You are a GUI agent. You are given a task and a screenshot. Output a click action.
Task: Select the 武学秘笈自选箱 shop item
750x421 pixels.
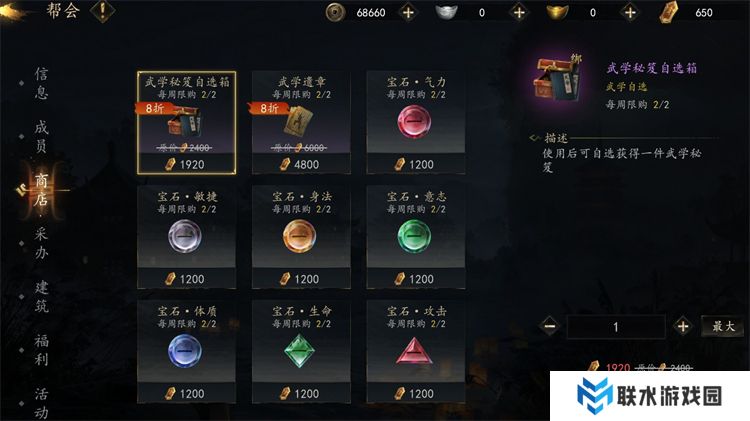(186, 121)
